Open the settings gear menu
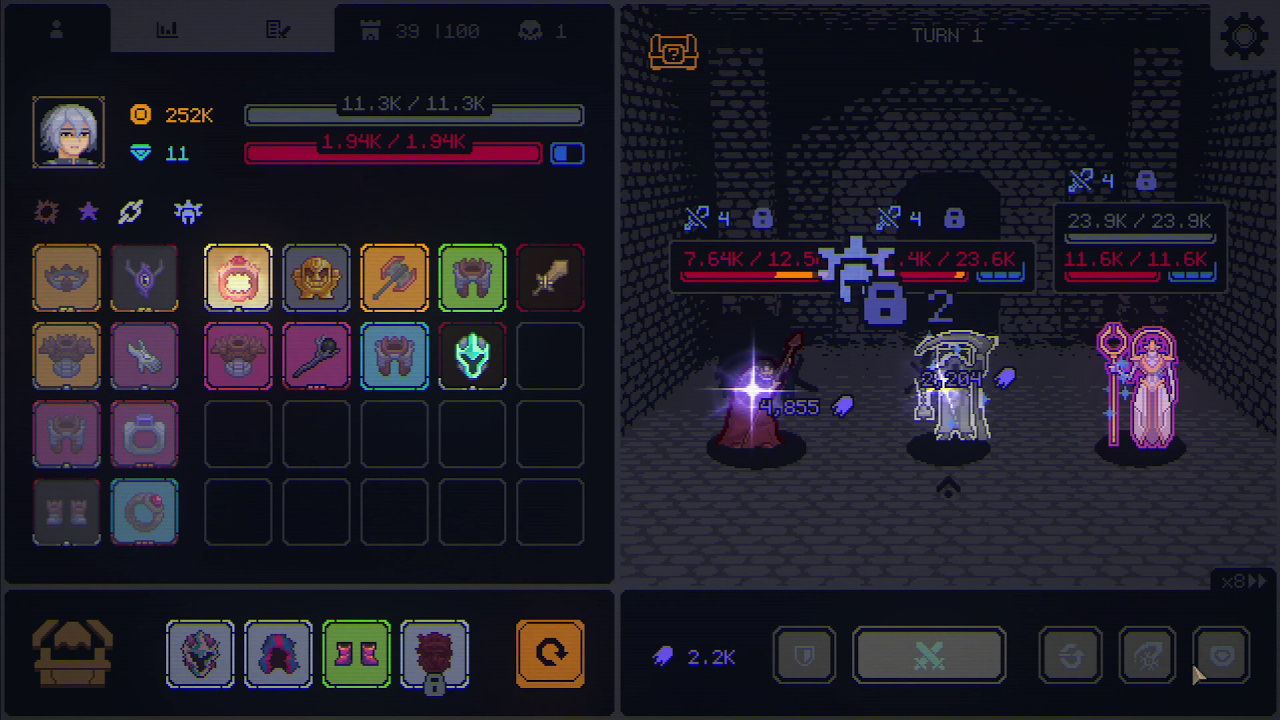1280x720 pixels. pos(1244,37)
